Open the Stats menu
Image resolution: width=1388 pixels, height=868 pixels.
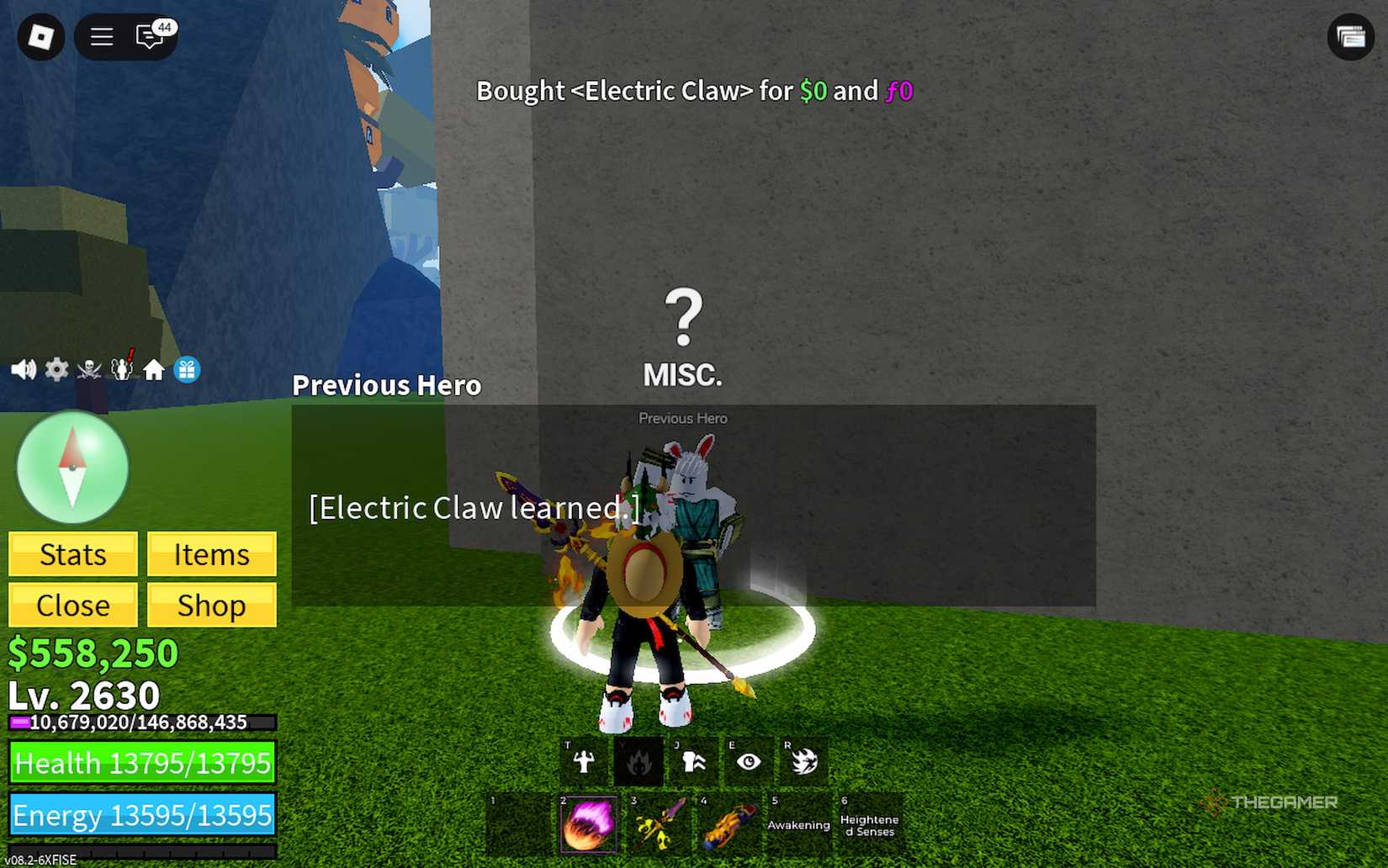coord(72,554)
